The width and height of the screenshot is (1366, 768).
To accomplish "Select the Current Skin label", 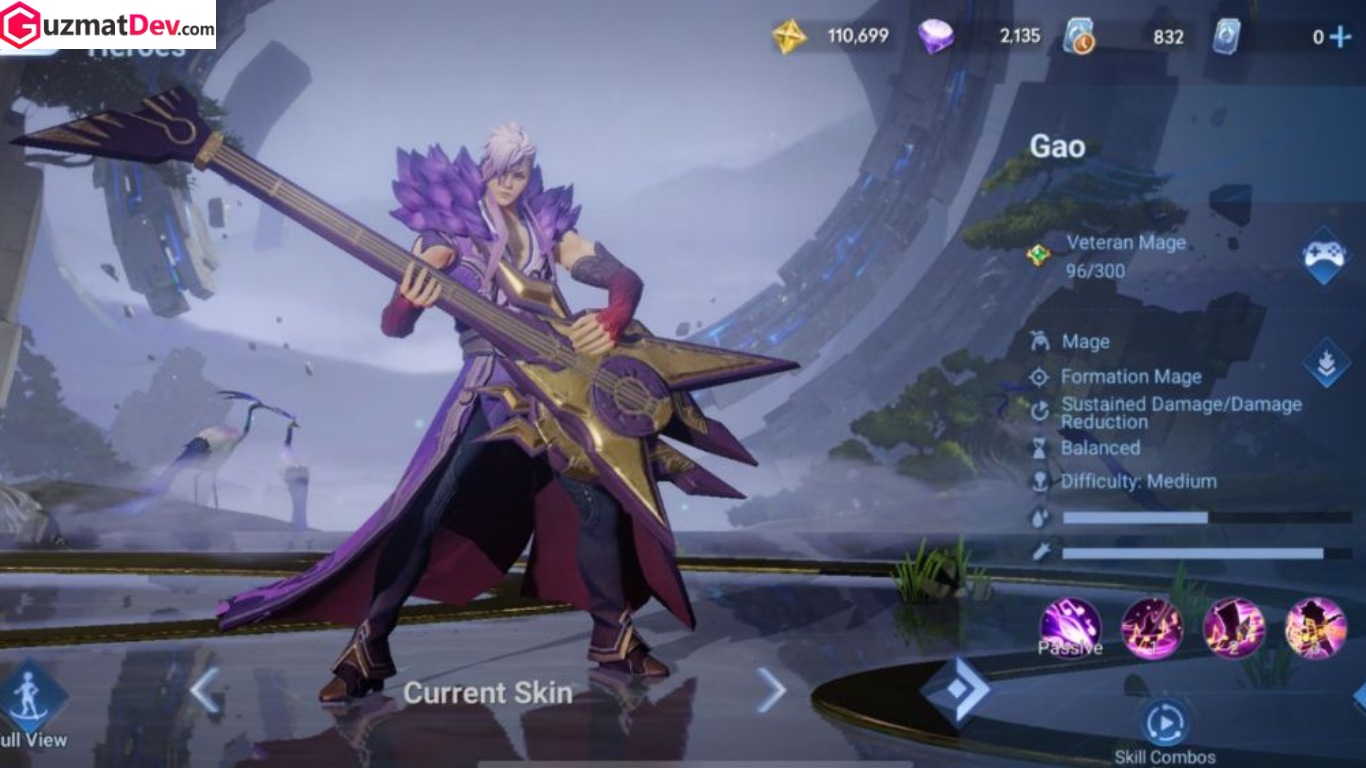I will click(x=487, y=693).
